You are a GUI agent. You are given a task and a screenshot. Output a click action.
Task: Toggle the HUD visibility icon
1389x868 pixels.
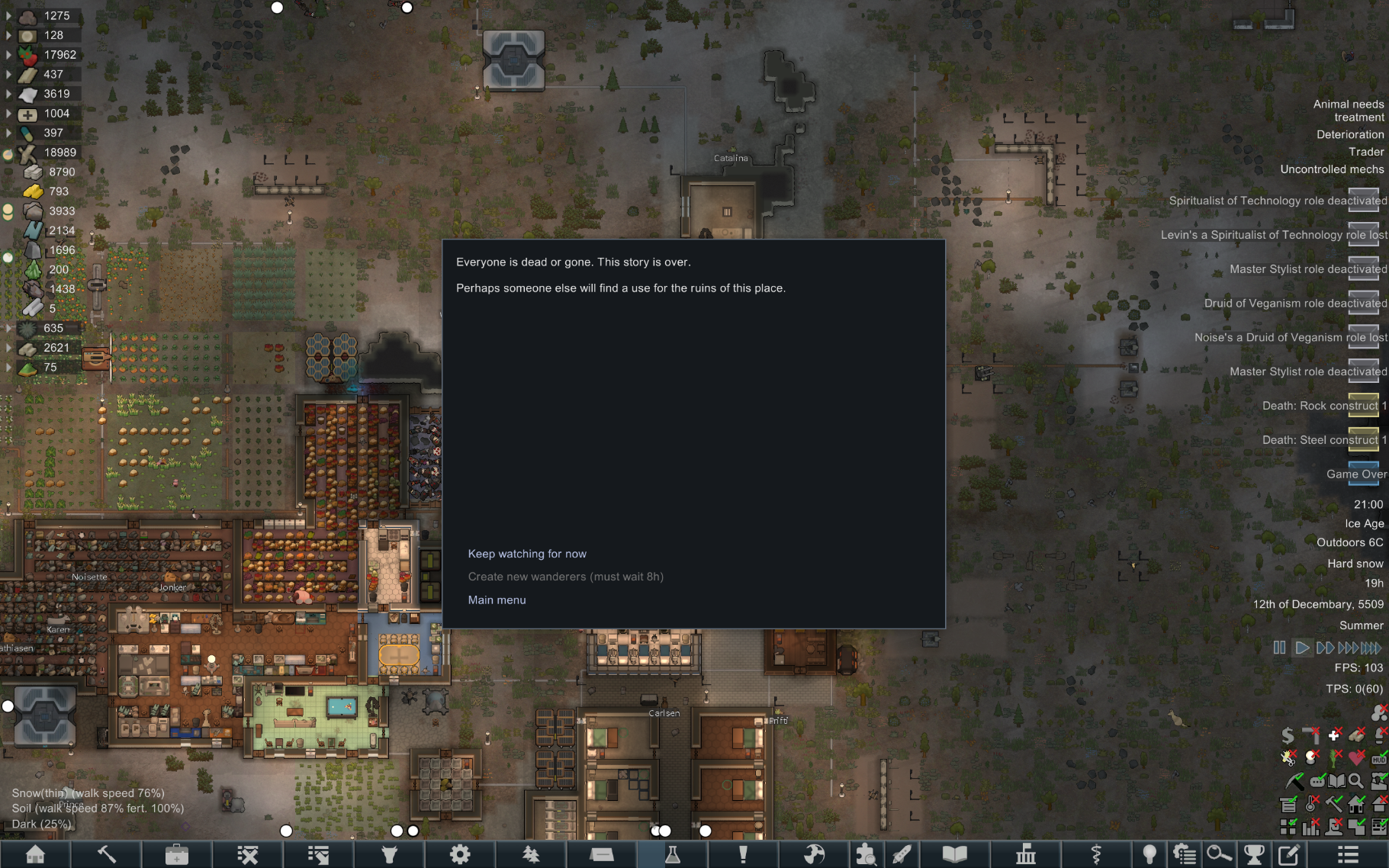(x=1379, y=758)
